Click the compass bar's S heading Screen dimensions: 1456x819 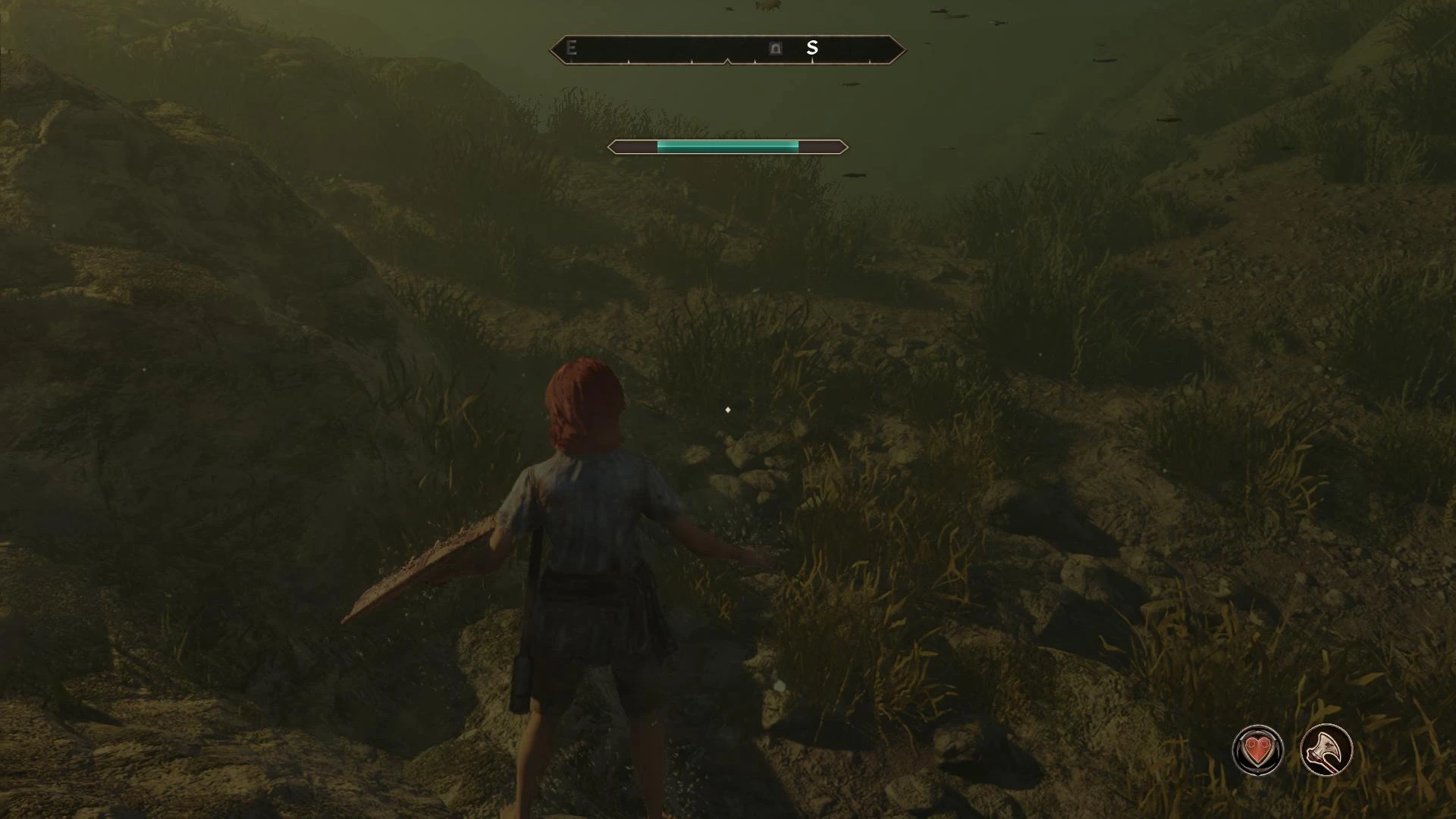[x=812, y=49]
